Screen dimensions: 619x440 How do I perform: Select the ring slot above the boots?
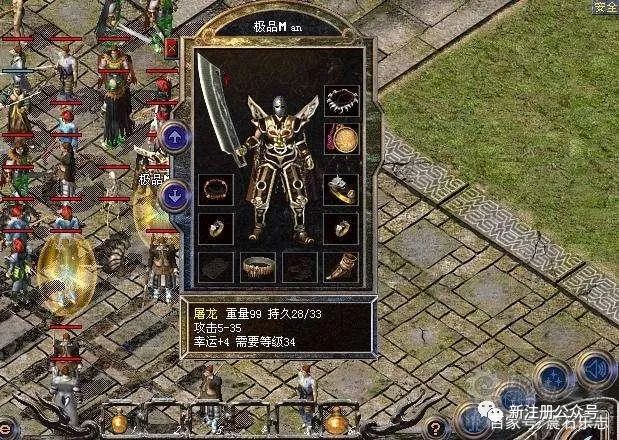[x=341, y=227]
